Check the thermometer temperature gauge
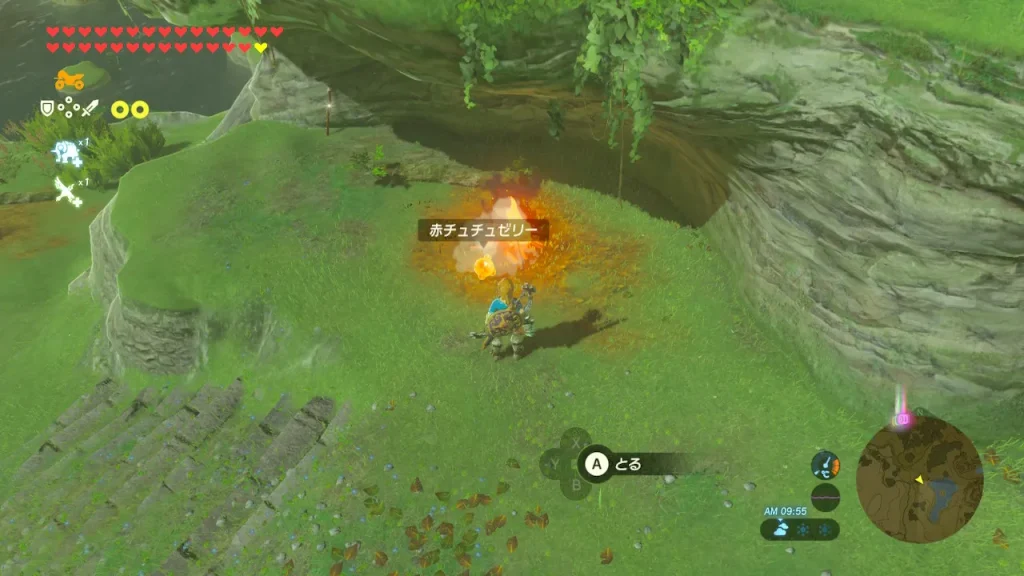Image resolution: width=1024 pixels, height=576 pixels. tap(826, 465)
